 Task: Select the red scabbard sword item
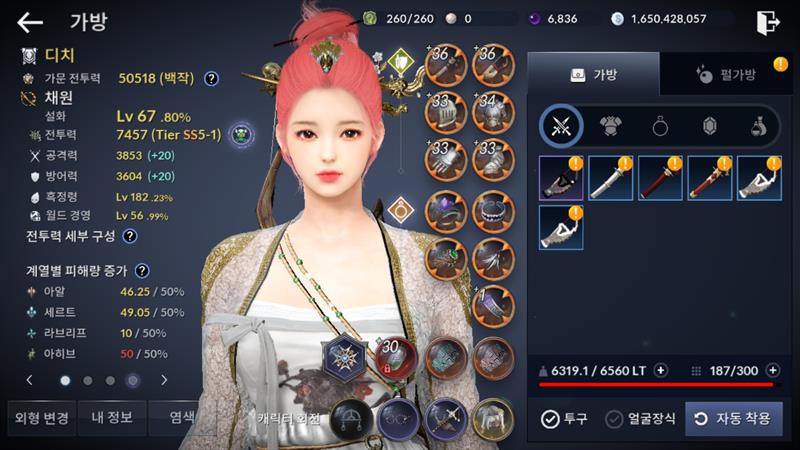(661, 178)
